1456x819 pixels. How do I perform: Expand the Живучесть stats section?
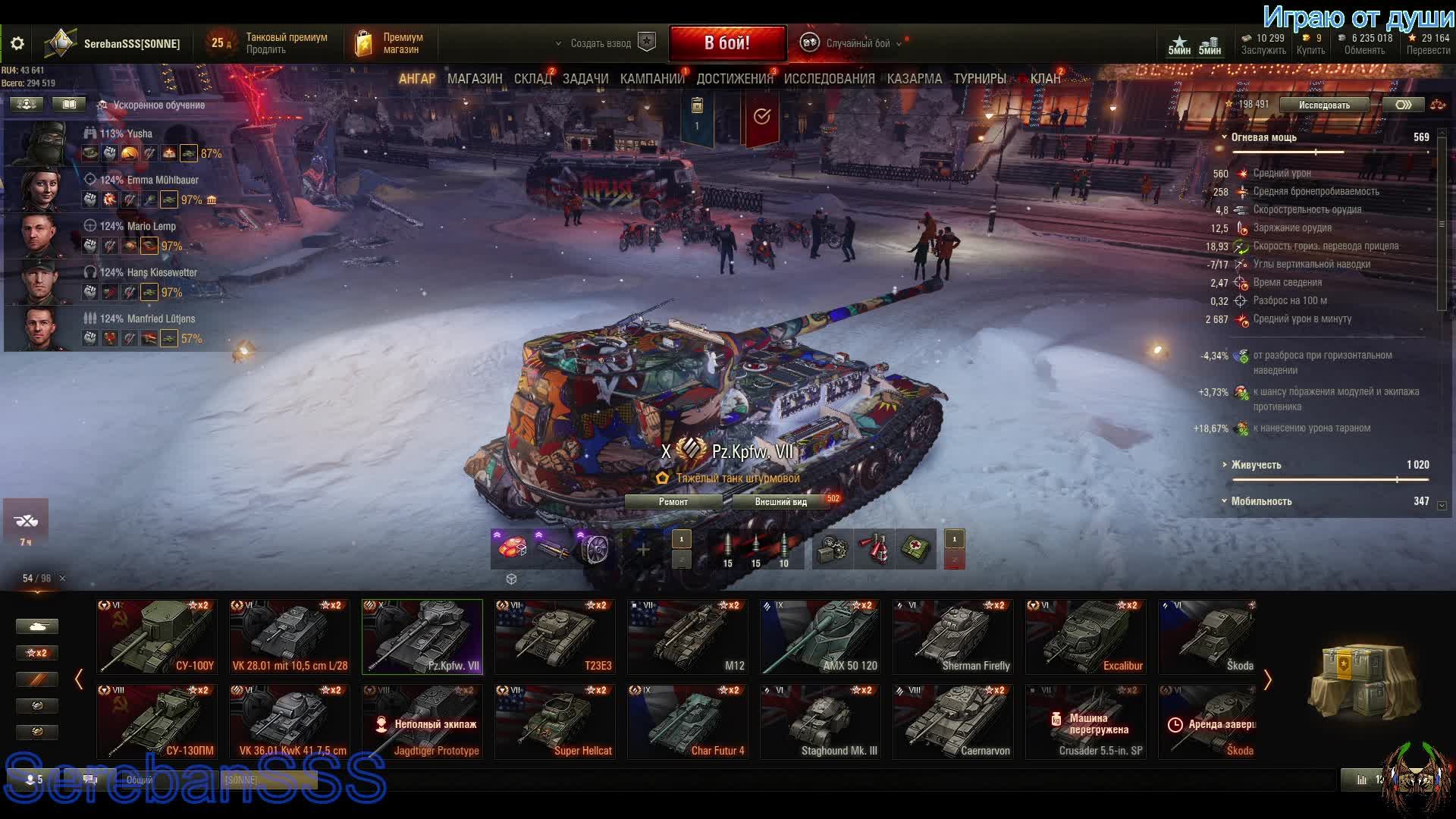tap(1256, 465)
